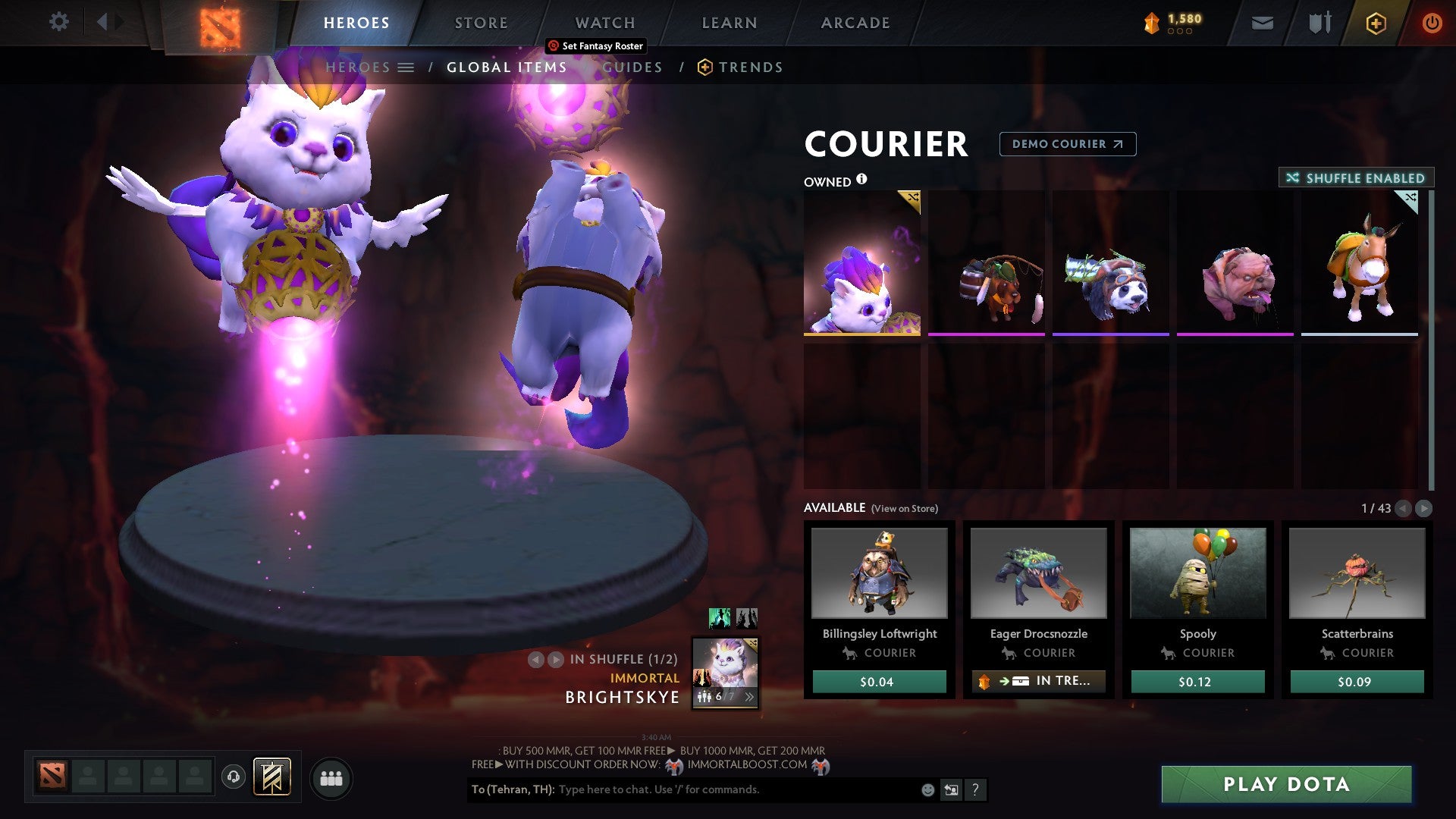This screenshot has height=819, width=1456.
Task: Open the mail notifications icon
Action: (x=1263, y=23)
